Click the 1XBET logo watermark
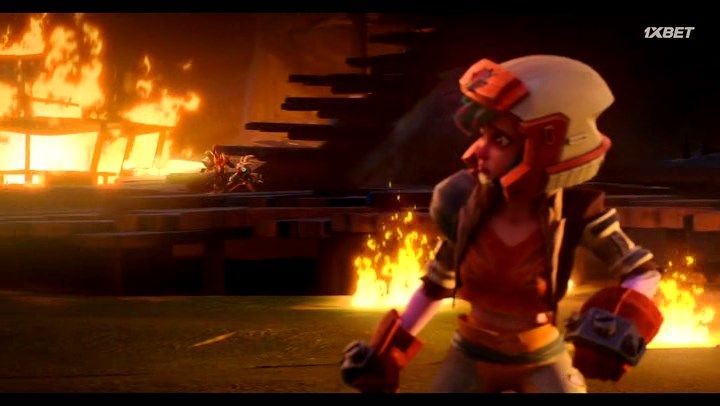The image size is (720, 406). (668, 33)
